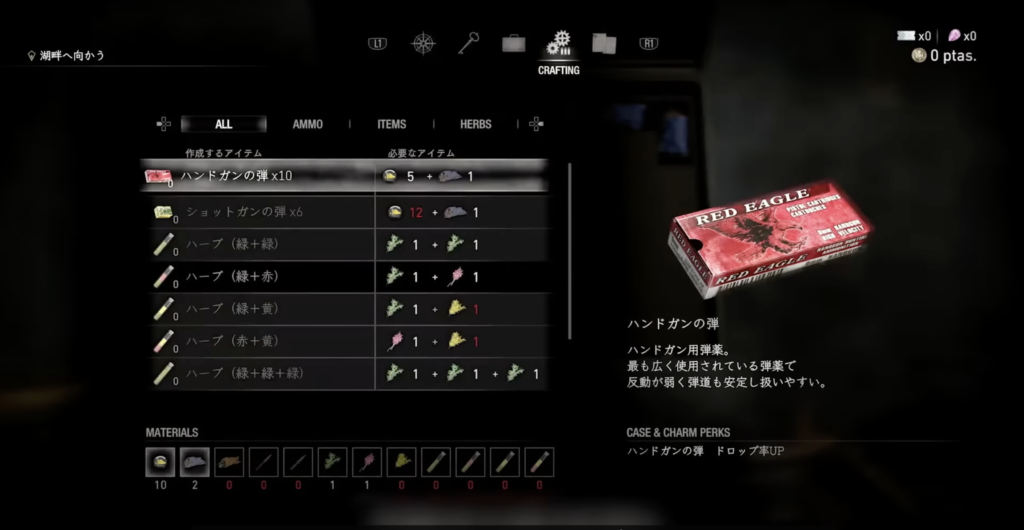Click the green herb material slot

[x=332, y=461]
